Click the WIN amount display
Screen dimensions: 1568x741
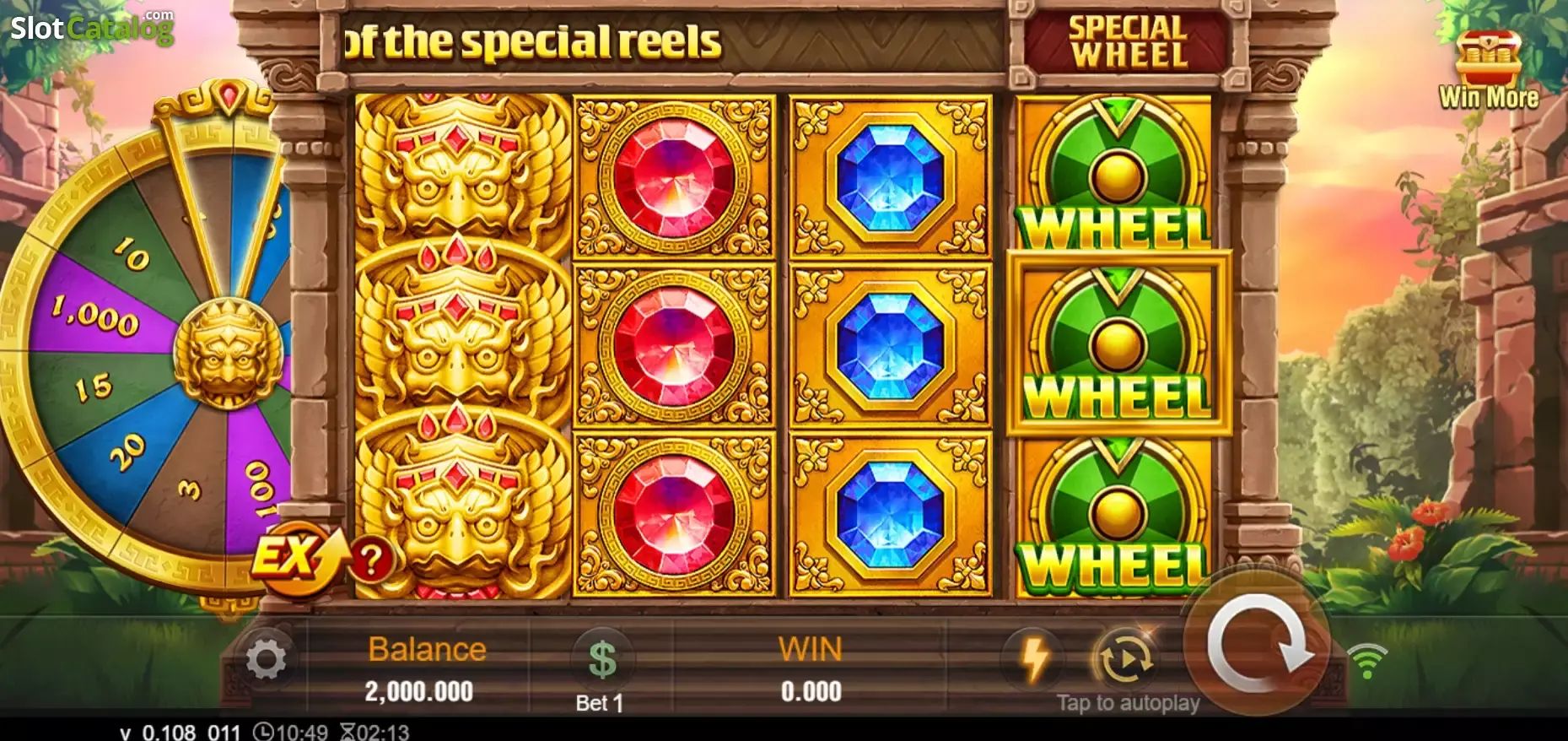pyautogui.click(x=811, y=667)
